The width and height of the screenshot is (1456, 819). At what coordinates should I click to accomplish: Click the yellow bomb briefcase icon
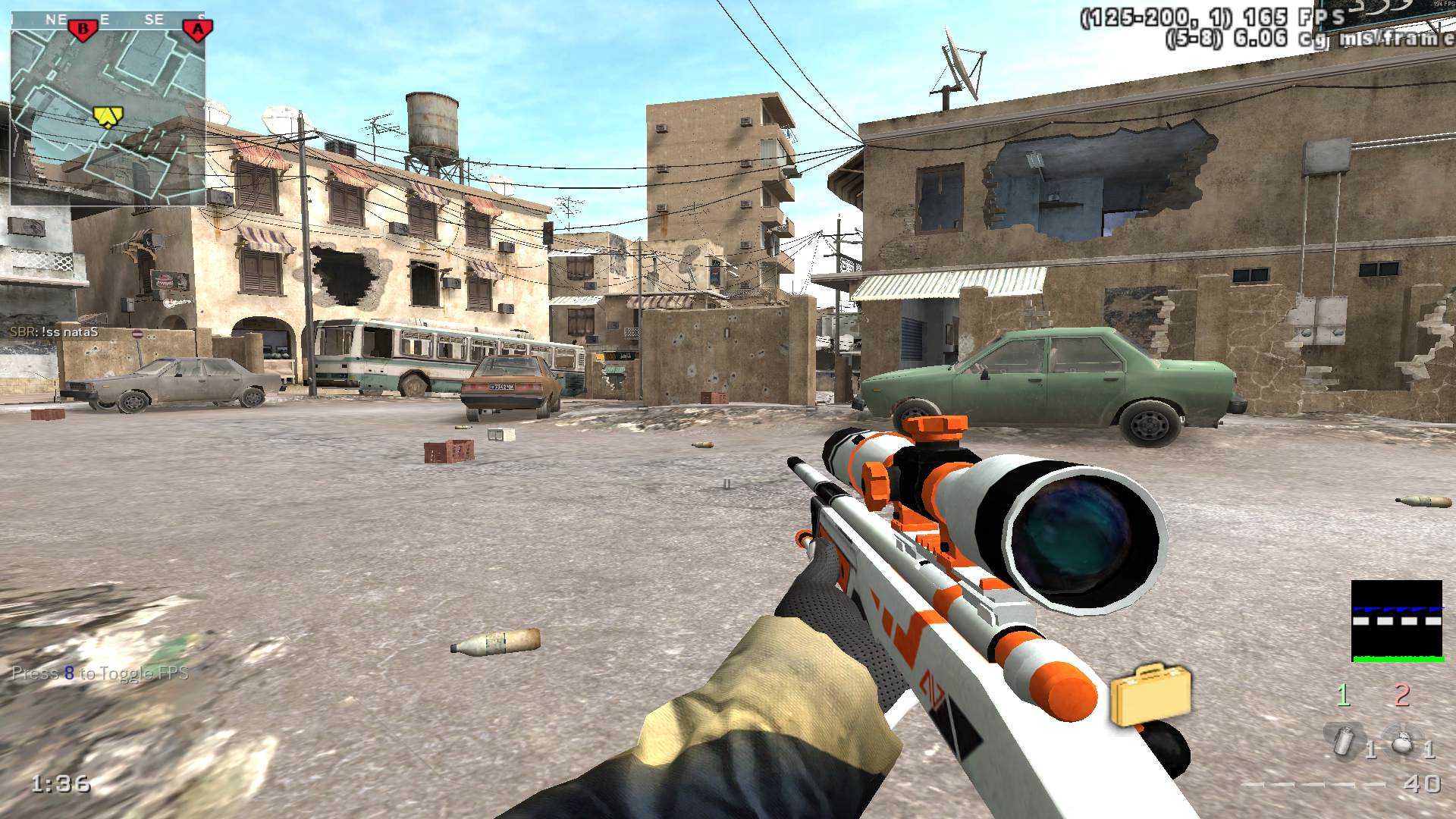click(x=1150, y=693)
